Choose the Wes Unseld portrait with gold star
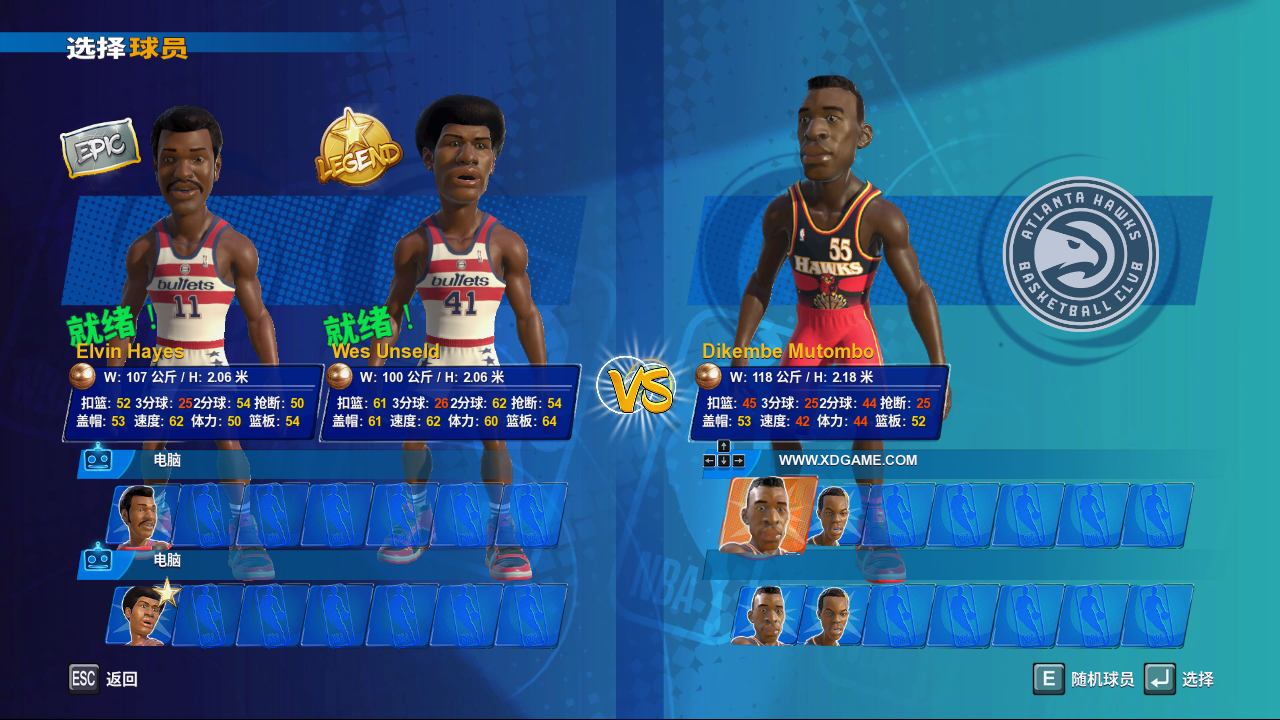Image resolution: width=1280 pixels, height=720 pixels. (x=142, y=614)
